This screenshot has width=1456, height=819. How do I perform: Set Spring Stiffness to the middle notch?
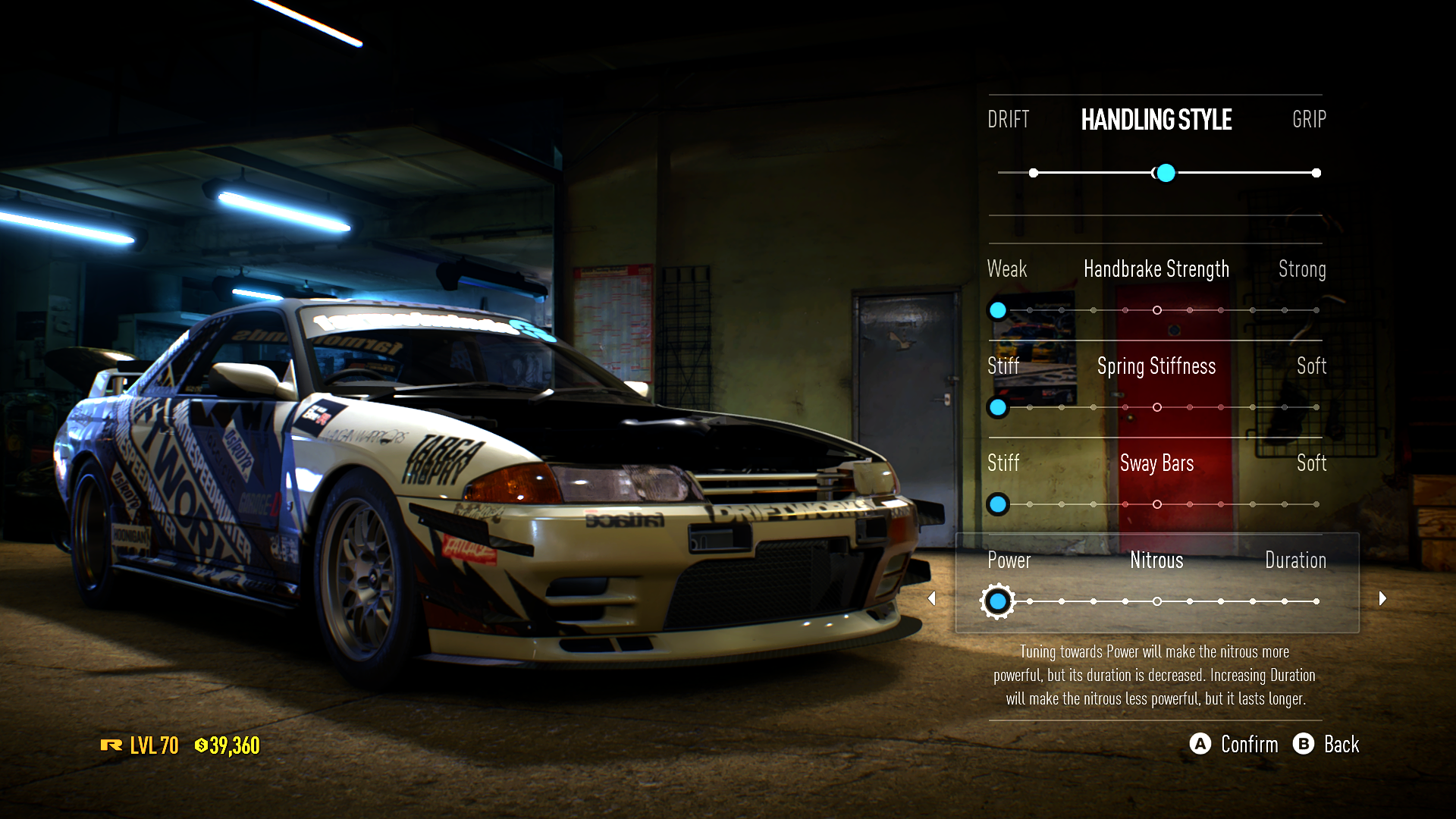click(x=1157, y=407)
